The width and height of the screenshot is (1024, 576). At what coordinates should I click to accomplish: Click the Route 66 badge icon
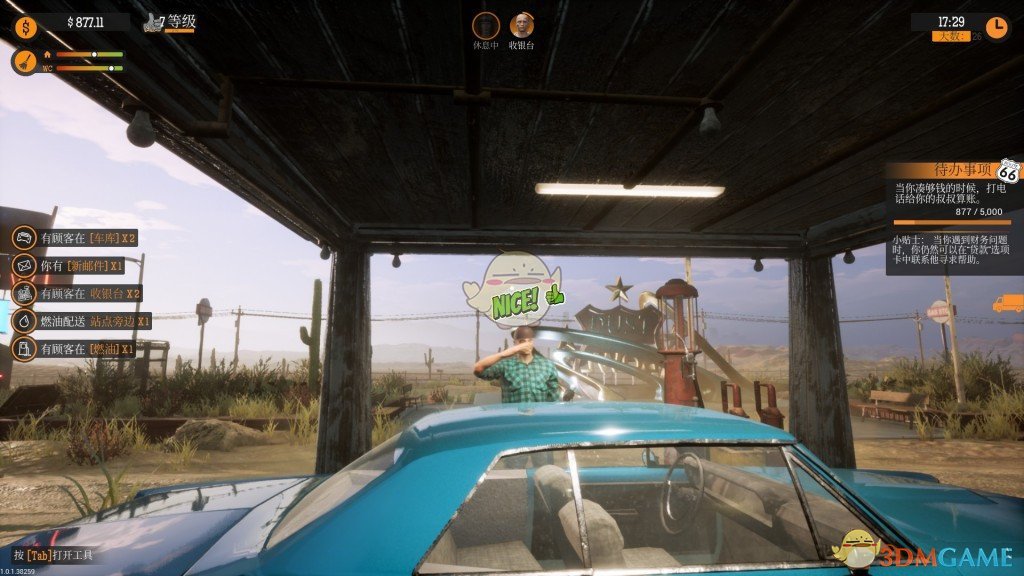1007,173
